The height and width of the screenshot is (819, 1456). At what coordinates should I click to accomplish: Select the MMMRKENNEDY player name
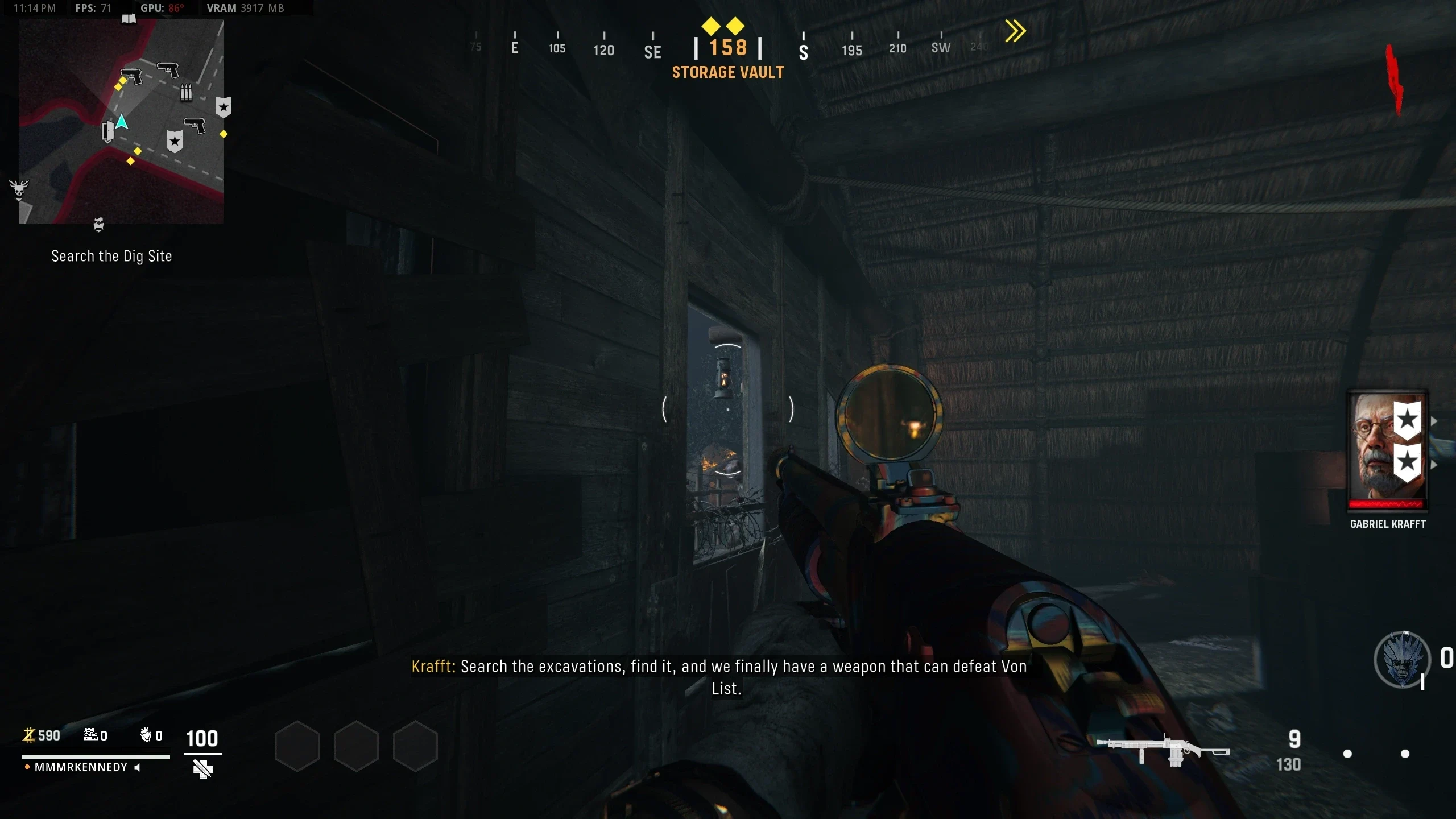tap(81, 767)
